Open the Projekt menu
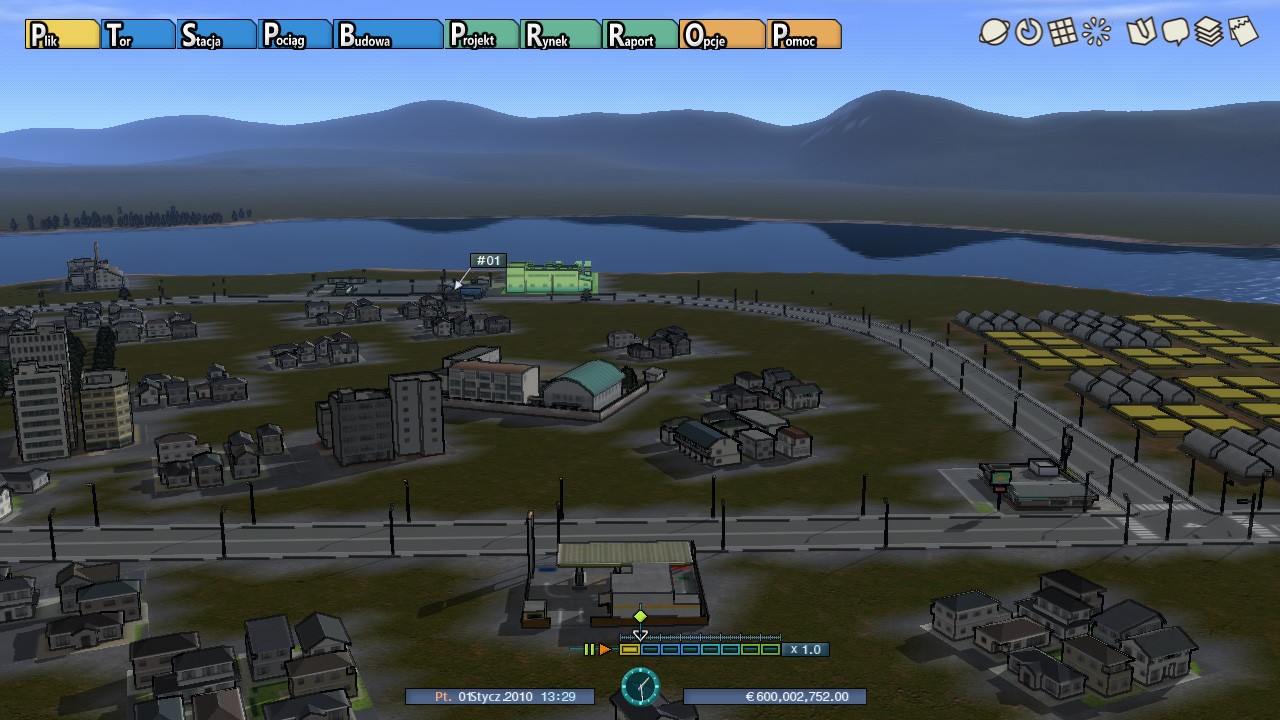1280x720 pixels. tap(483, 35)
